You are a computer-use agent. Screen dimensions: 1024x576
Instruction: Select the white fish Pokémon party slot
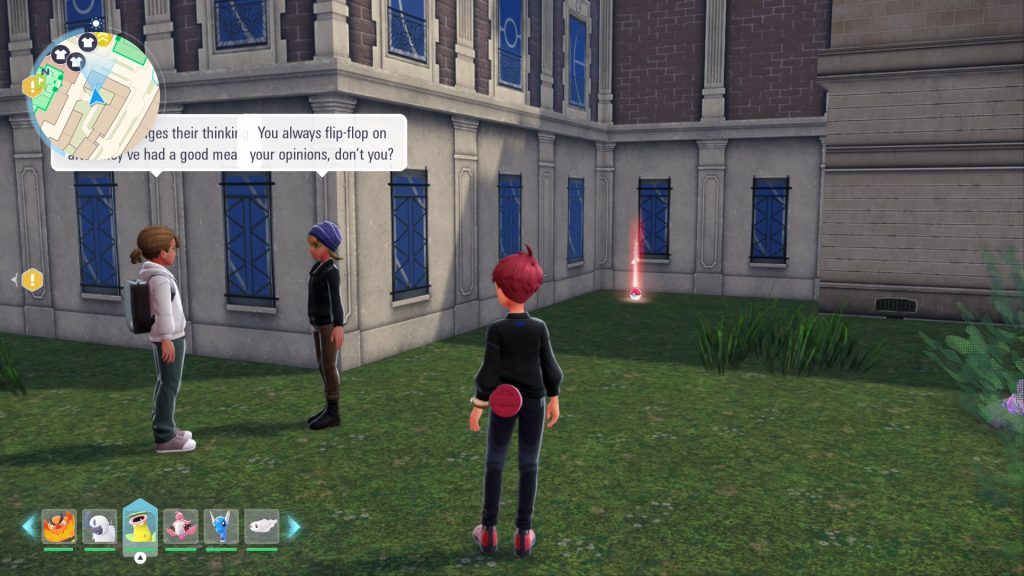click(262, 526)
